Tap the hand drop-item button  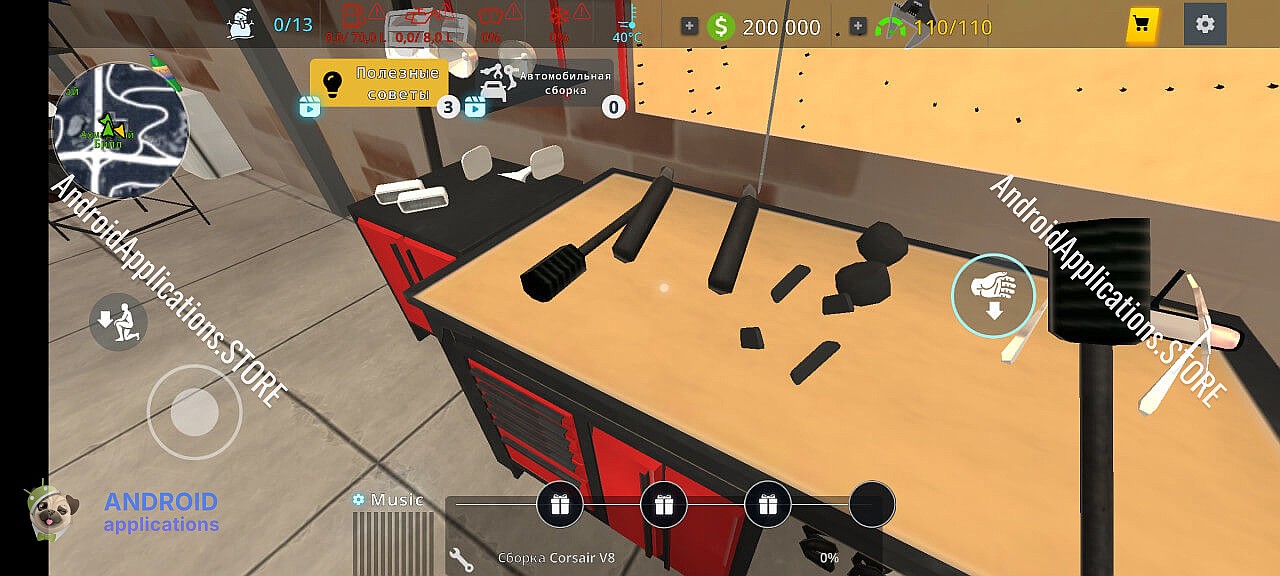tap(993, 294)
